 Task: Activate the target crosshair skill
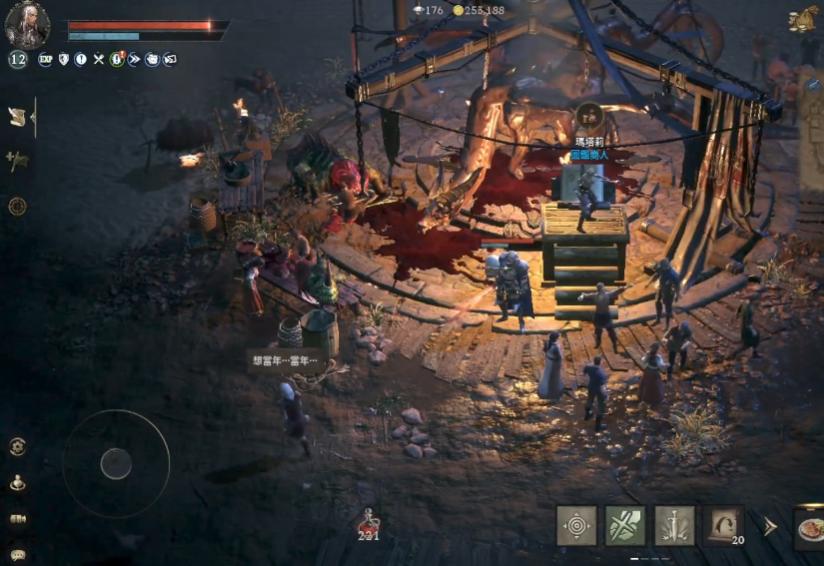pyautogui.click(x=576, y=526)
